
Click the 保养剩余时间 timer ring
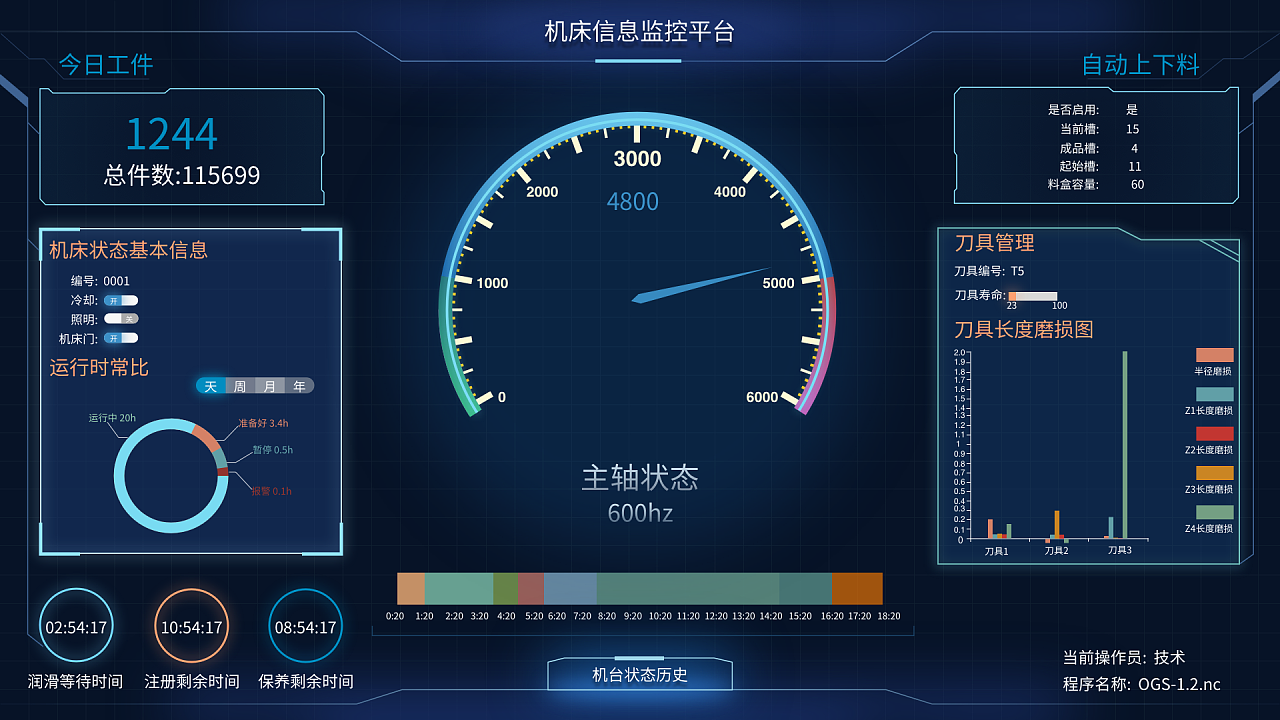[306, 625]
